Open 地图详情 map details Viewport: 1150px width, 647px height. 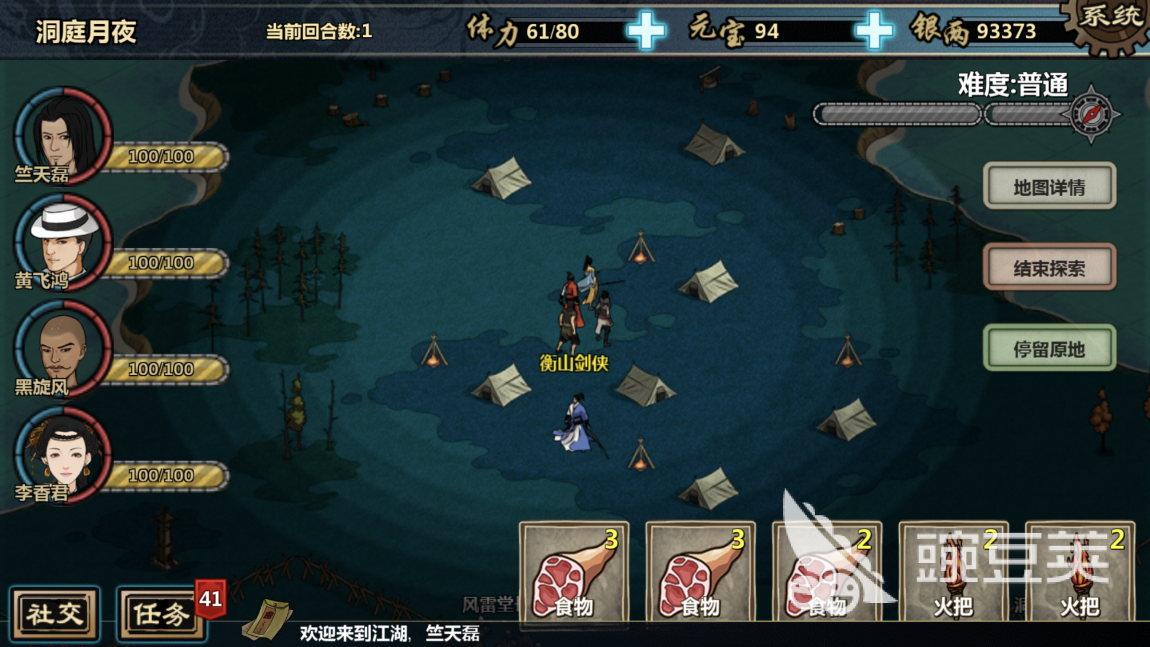pos(1049,187)
